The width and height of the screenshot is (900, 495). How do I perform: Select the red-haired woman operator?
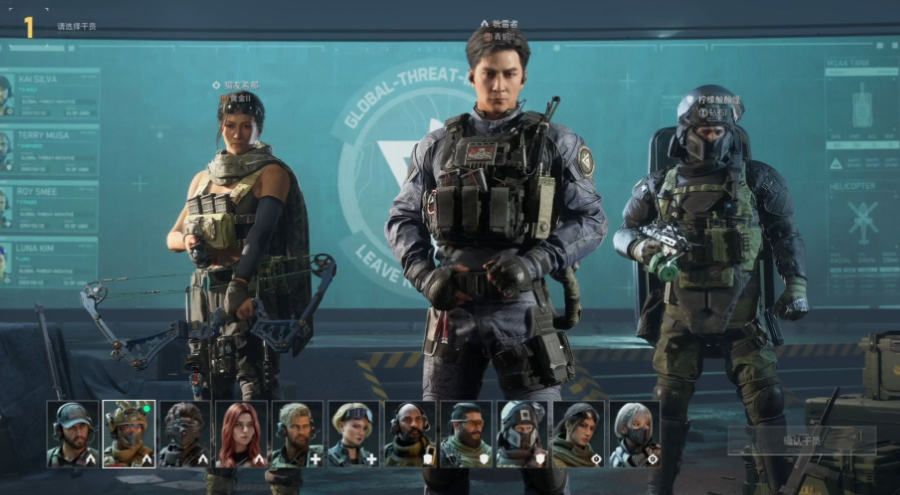(241, 434)
